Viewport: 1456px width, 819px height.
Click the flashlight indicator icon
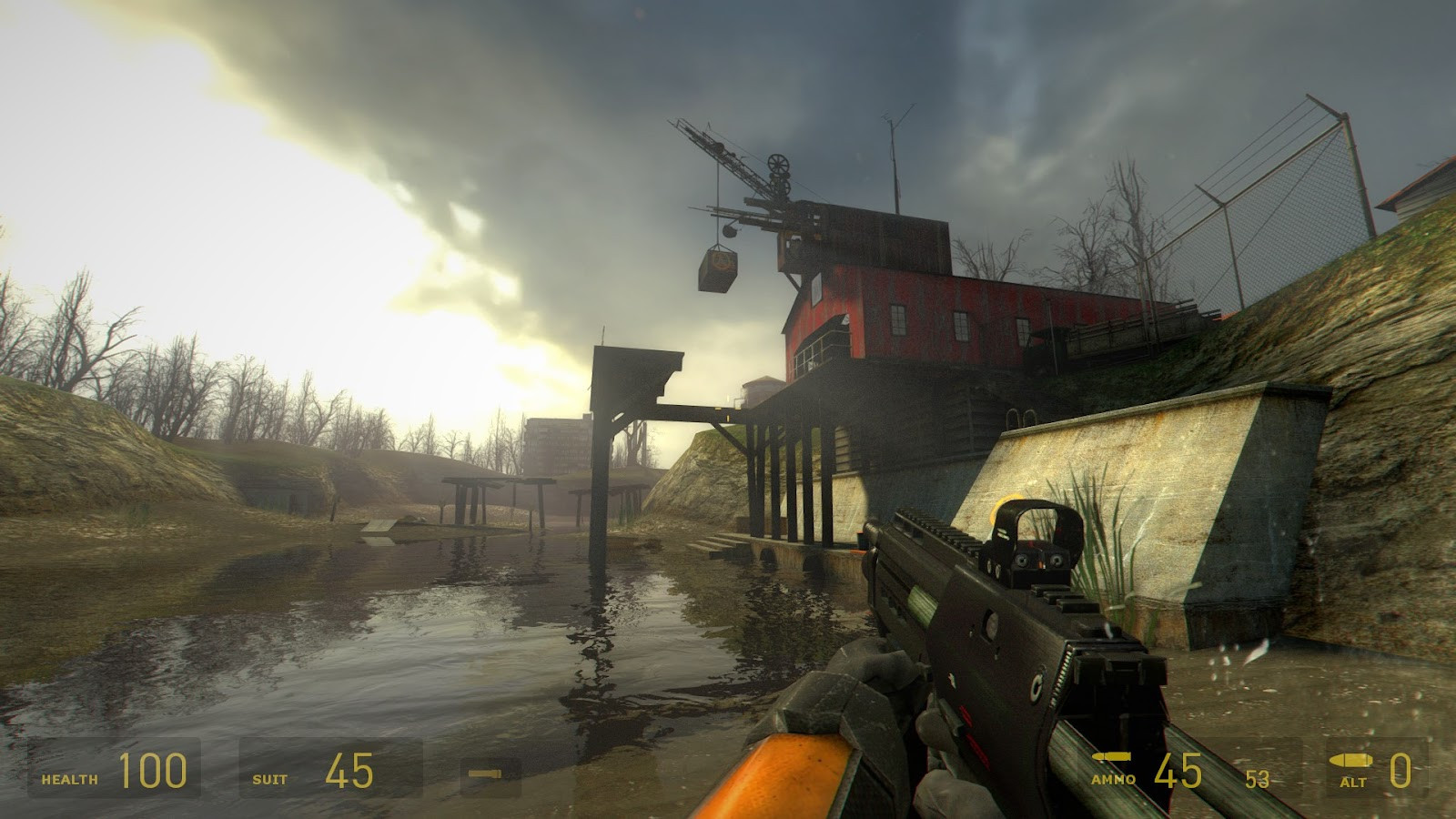(x=485, y=773)
